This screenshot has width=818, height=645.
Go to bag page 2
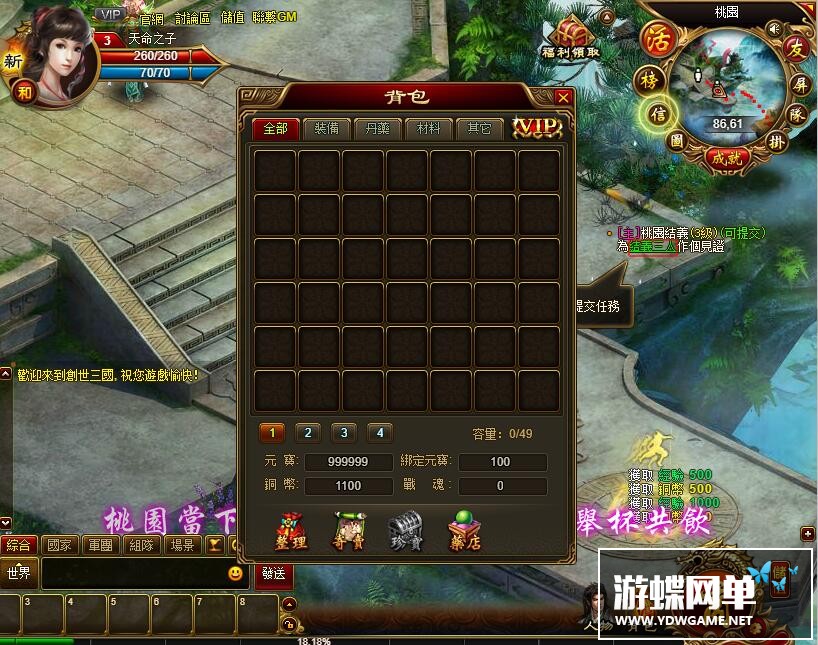coord(308,433)
